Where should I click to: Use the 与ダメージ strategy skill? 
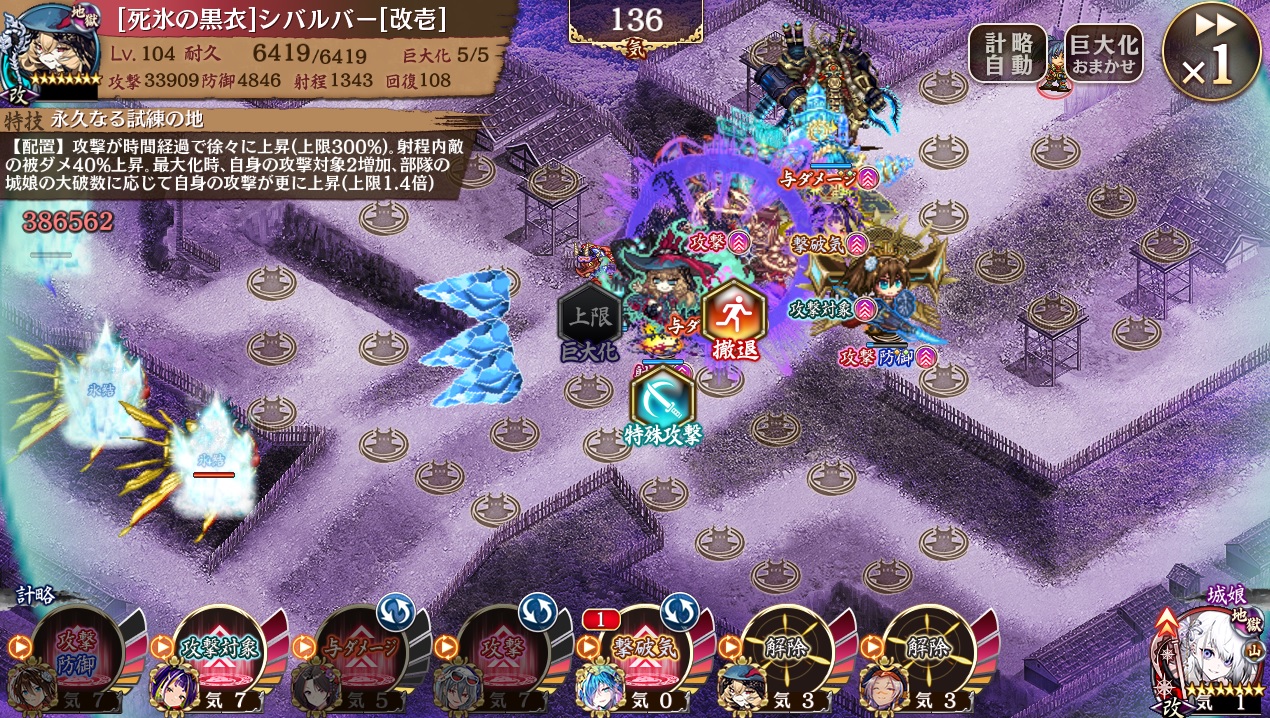(364, 651)
